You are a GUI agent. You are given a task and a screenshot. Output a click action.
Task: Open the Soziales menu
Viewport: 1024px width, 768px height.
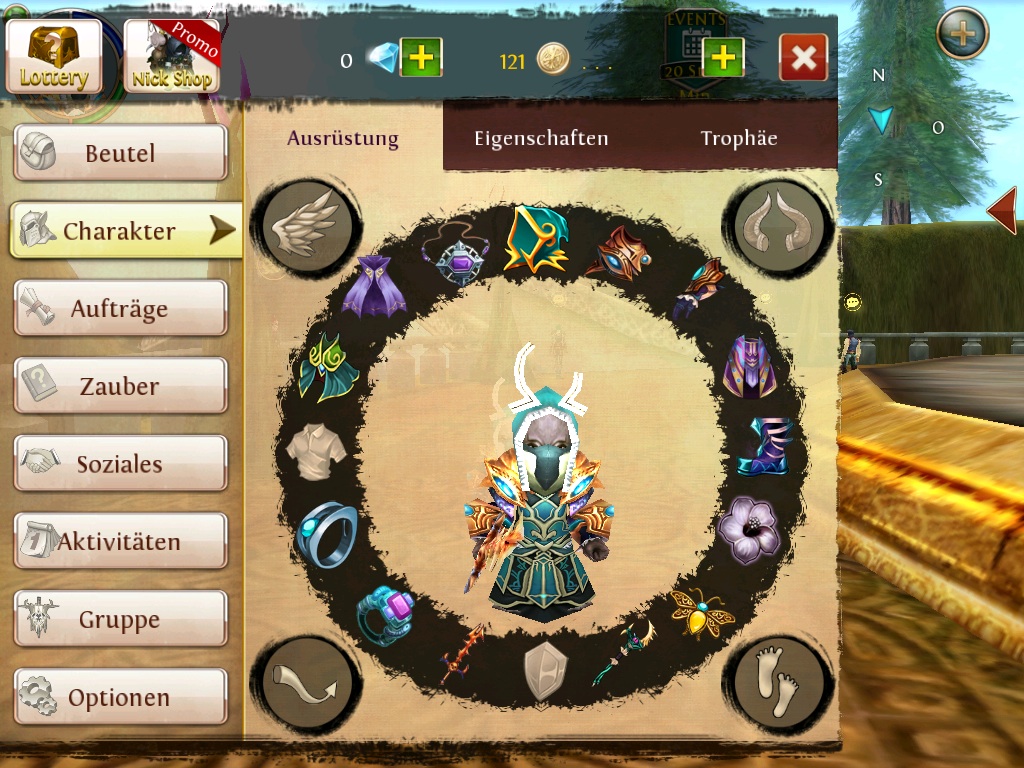[x=120, y=464]
